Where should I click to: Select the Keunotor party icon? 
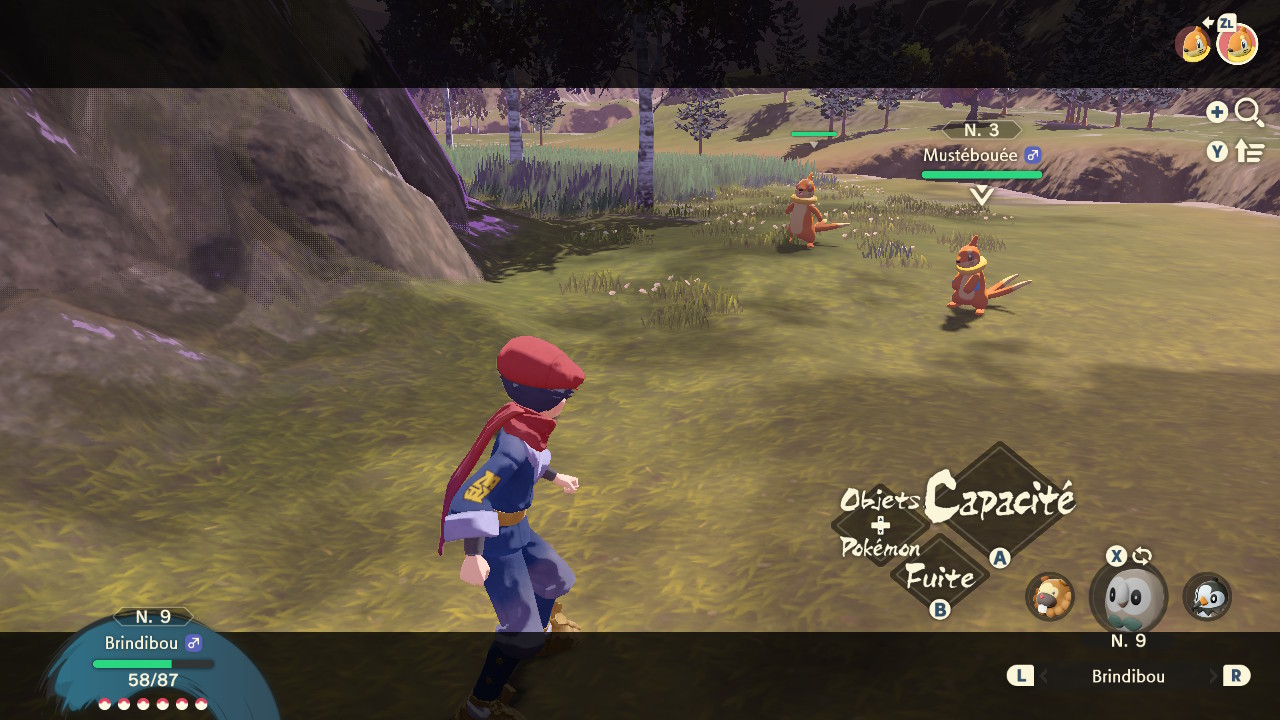pyautogui.click(x=1050, y=597)
